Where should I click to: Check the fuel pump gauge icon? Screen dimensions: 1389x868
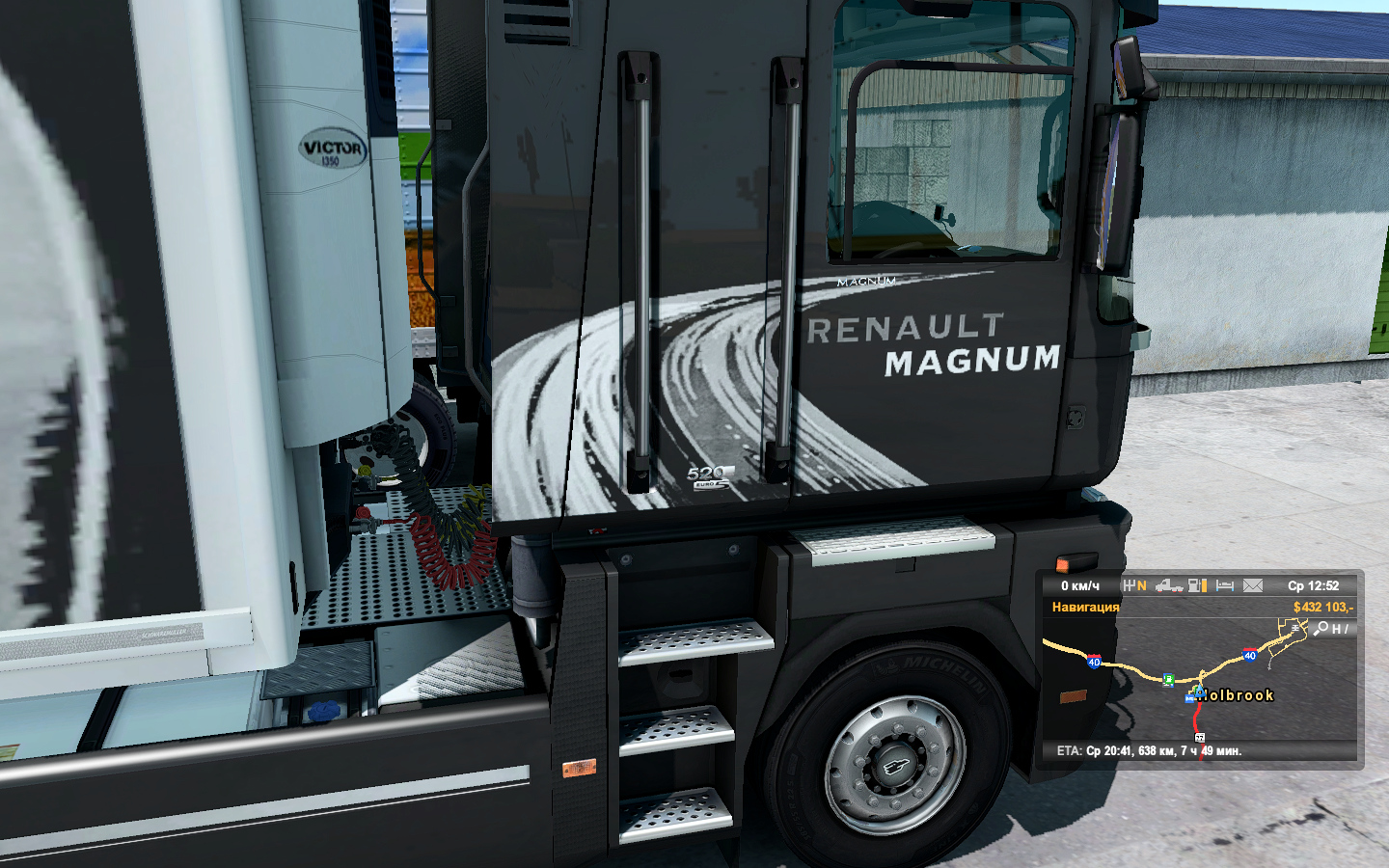[x=1197, y=585]
